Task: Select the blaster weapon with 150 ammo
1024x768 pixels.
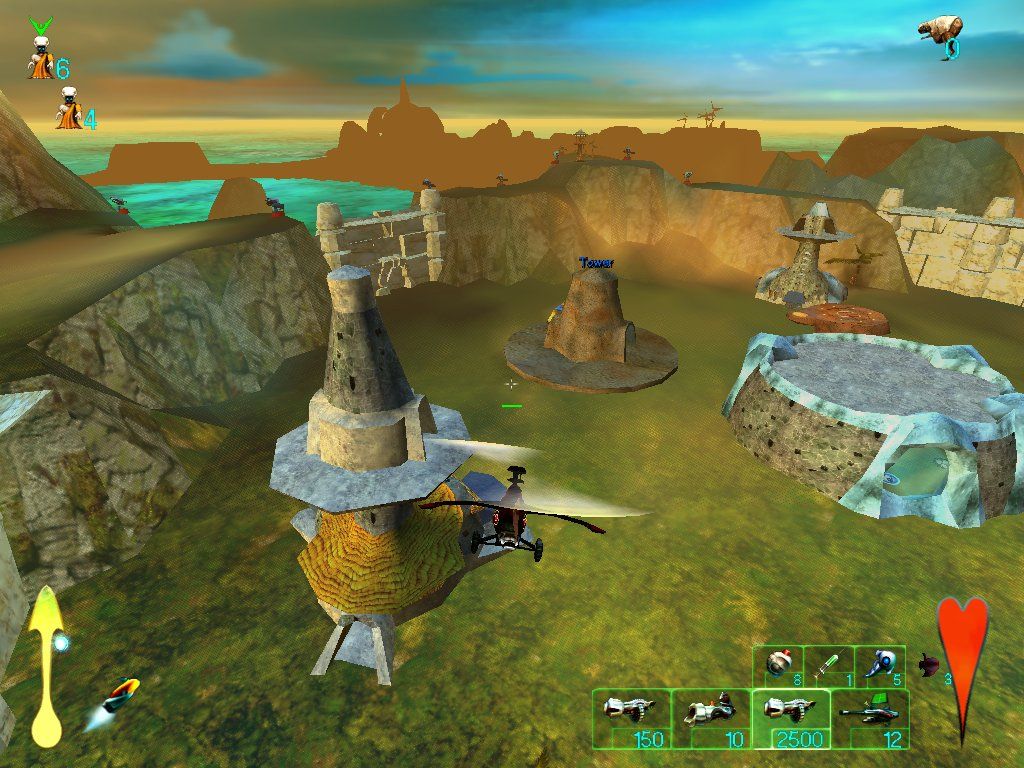Action: point(630,718)
